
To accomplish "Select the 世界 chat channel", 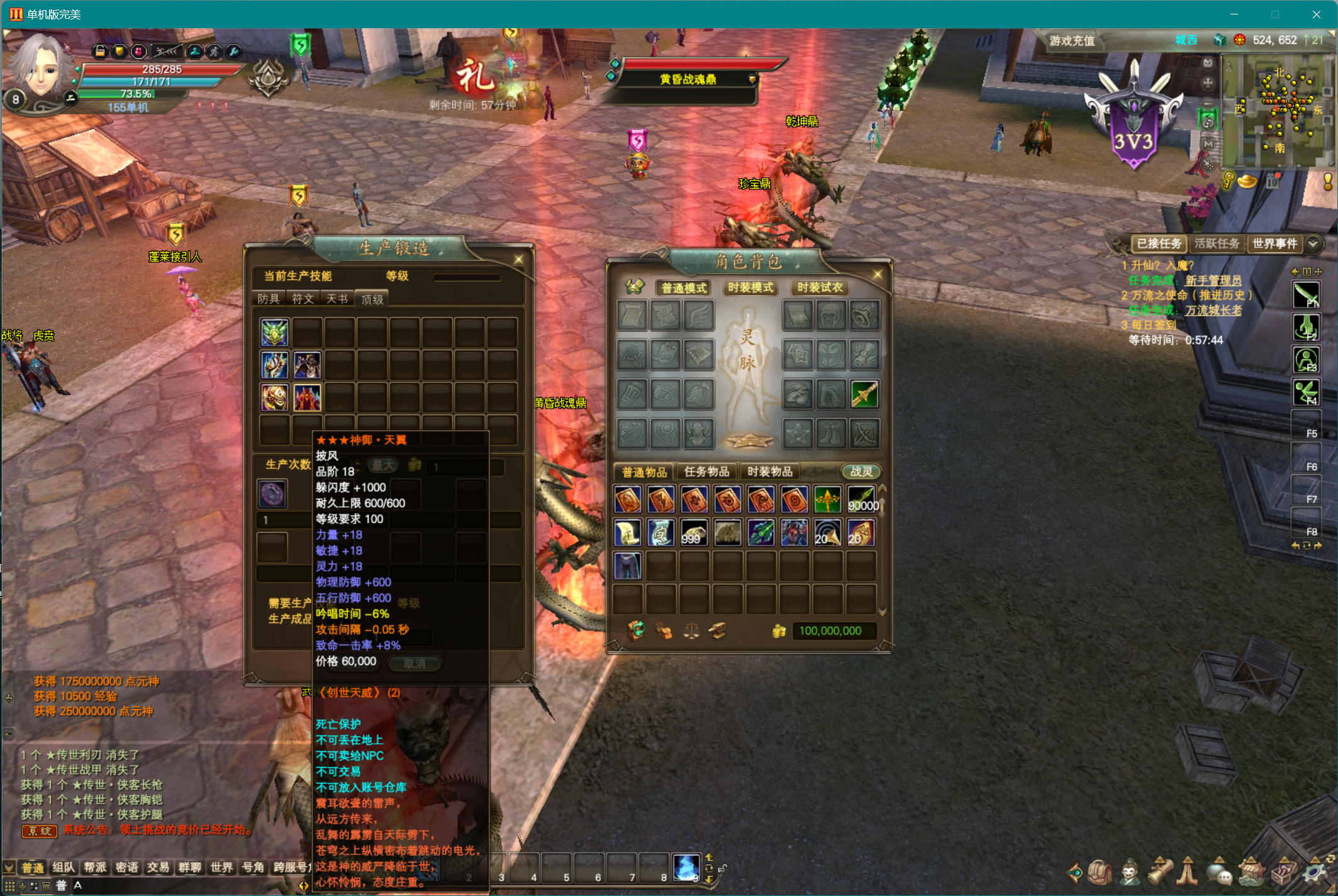I will pos(221,868).
